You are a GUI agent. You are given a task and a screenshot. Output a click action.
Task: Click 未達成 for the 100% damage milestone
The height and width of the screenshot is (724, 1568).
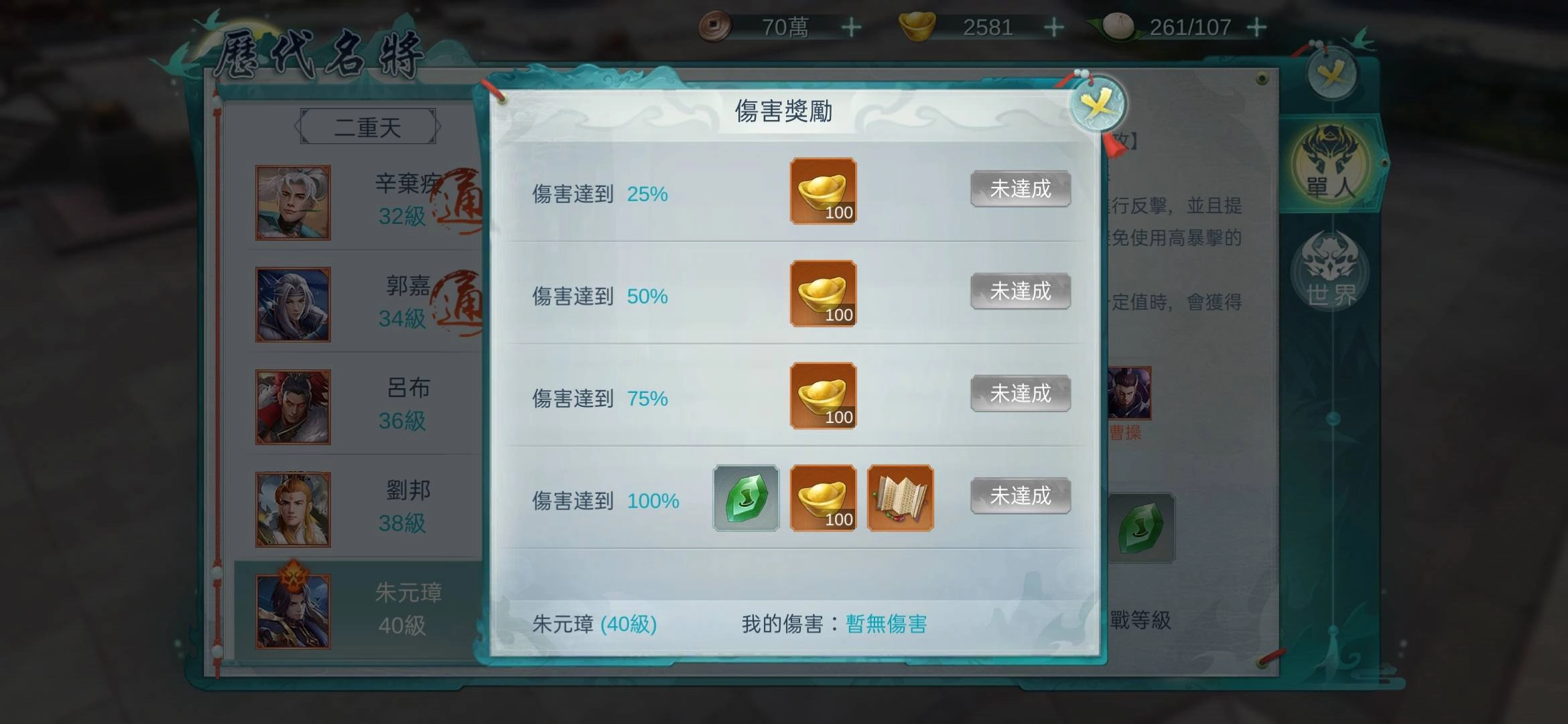tap(1020, 496)
